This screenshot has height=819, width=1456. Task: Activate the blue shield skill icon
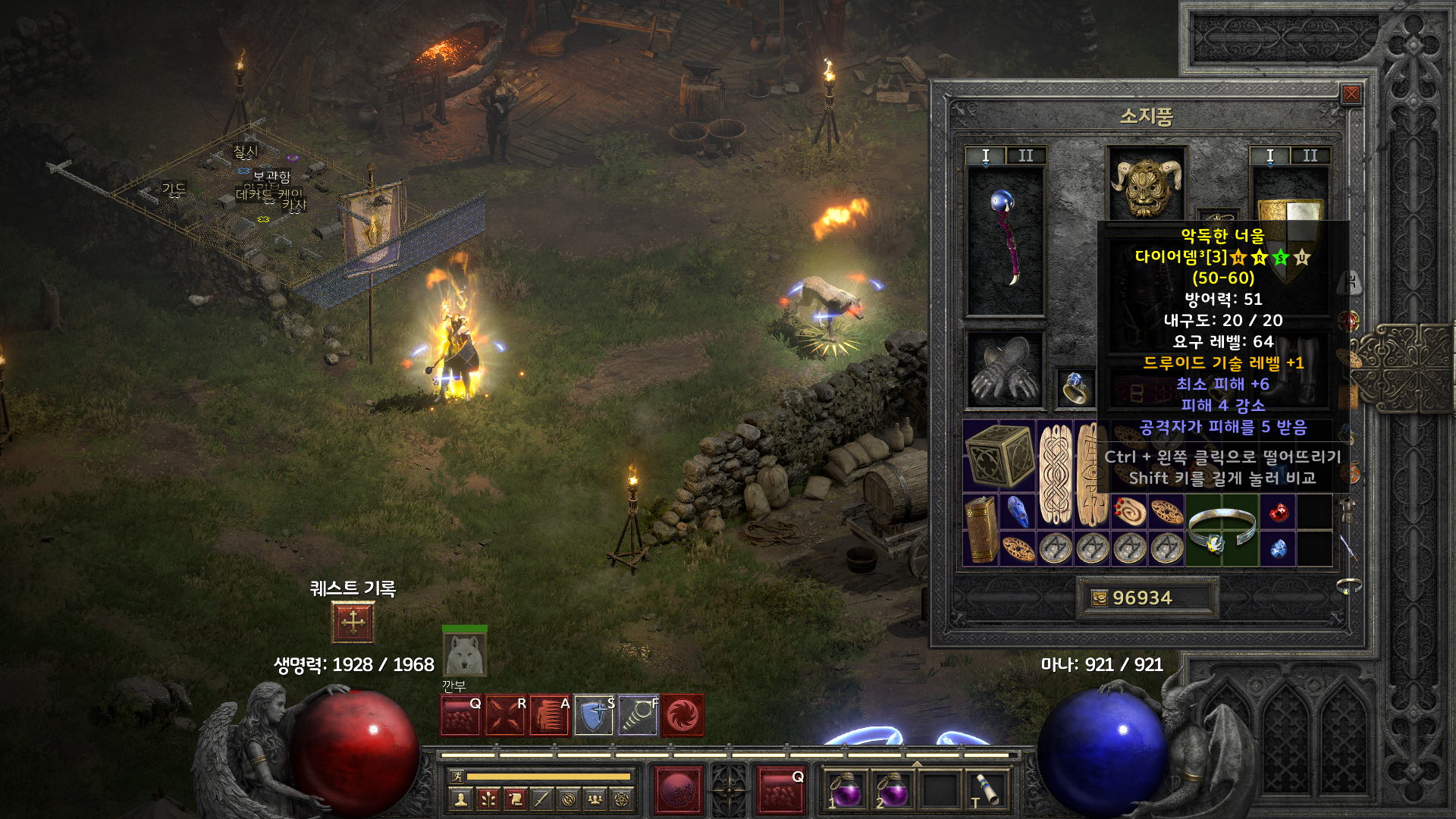point(594,715)
